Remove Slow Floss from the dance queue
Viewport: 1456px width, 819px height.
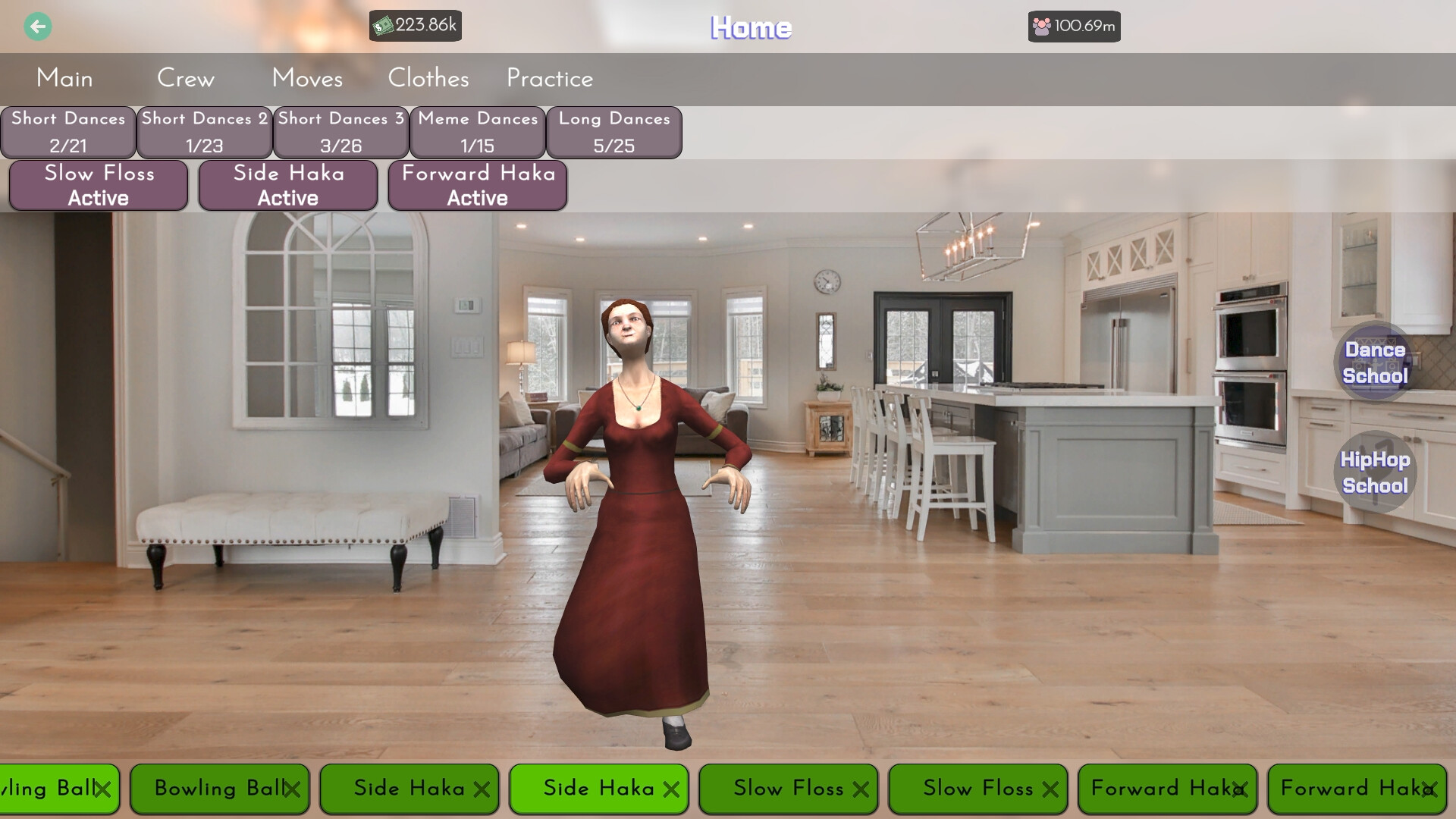789,789
